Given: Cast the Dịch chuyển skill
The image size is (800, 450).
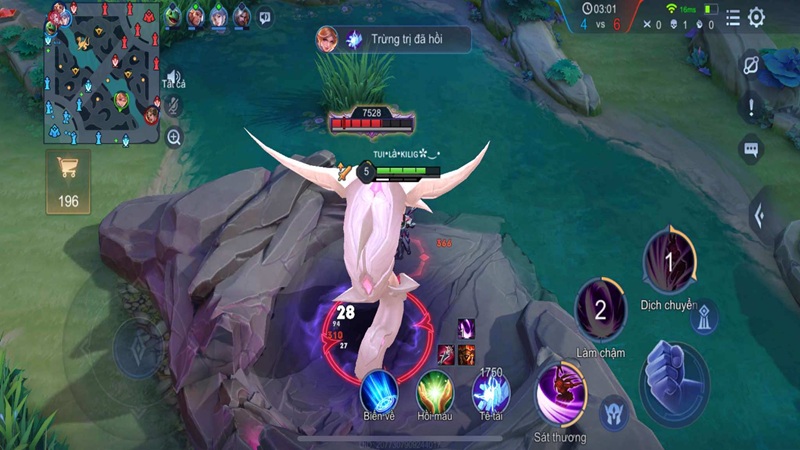Looking at the screenshot, I should point(669,263).
